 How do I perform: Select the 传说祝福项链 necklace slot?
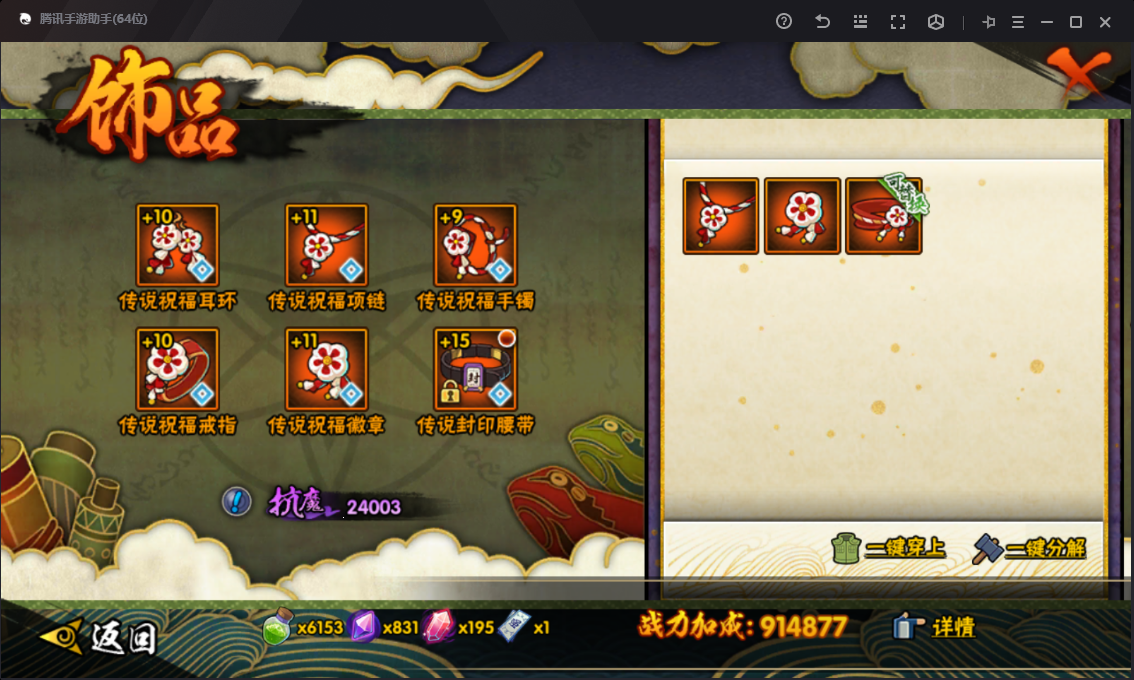[x=327, y=246]
